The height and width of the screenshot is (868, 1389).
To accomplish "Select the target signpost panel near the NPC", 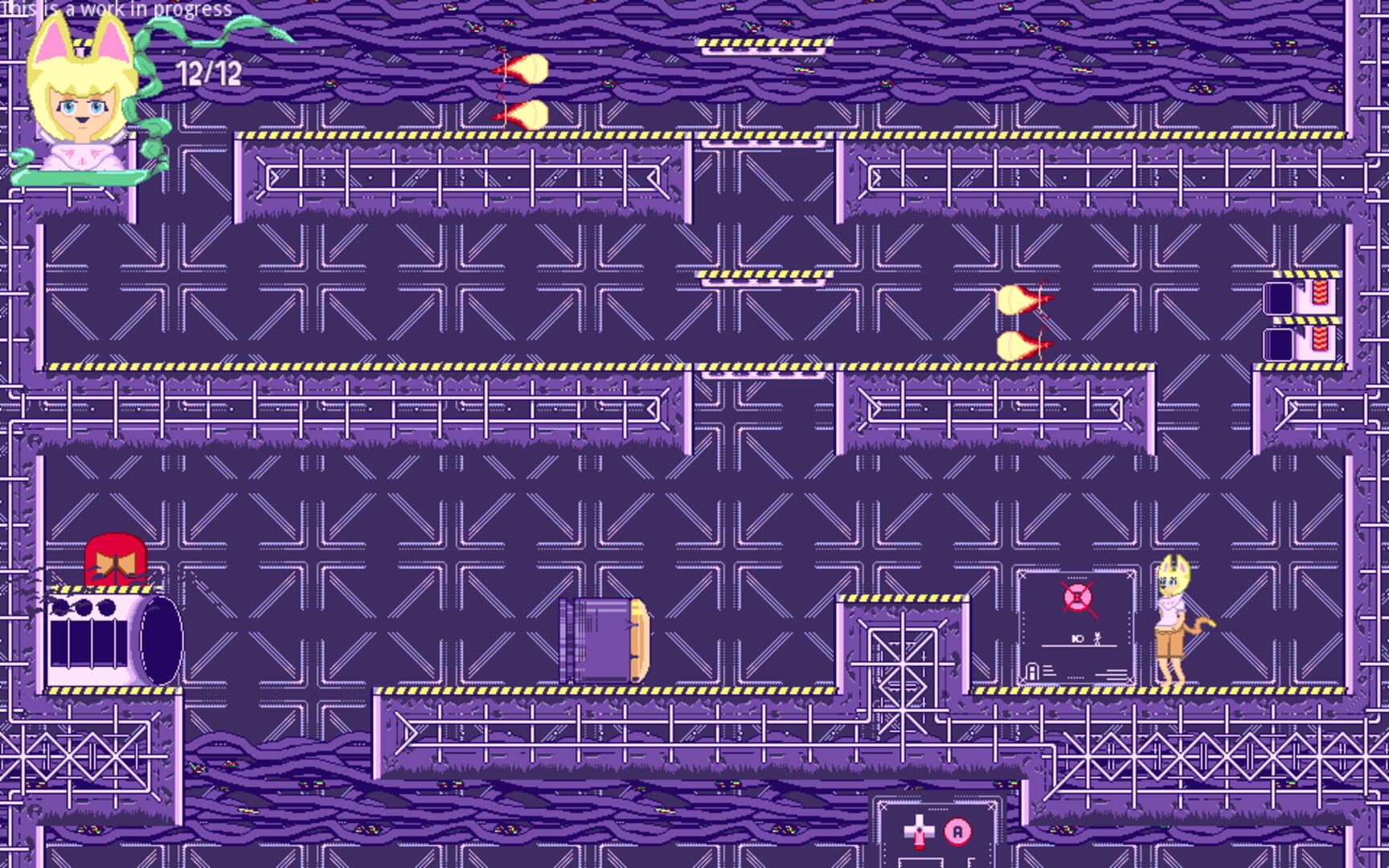I will tap(1077, 627).
